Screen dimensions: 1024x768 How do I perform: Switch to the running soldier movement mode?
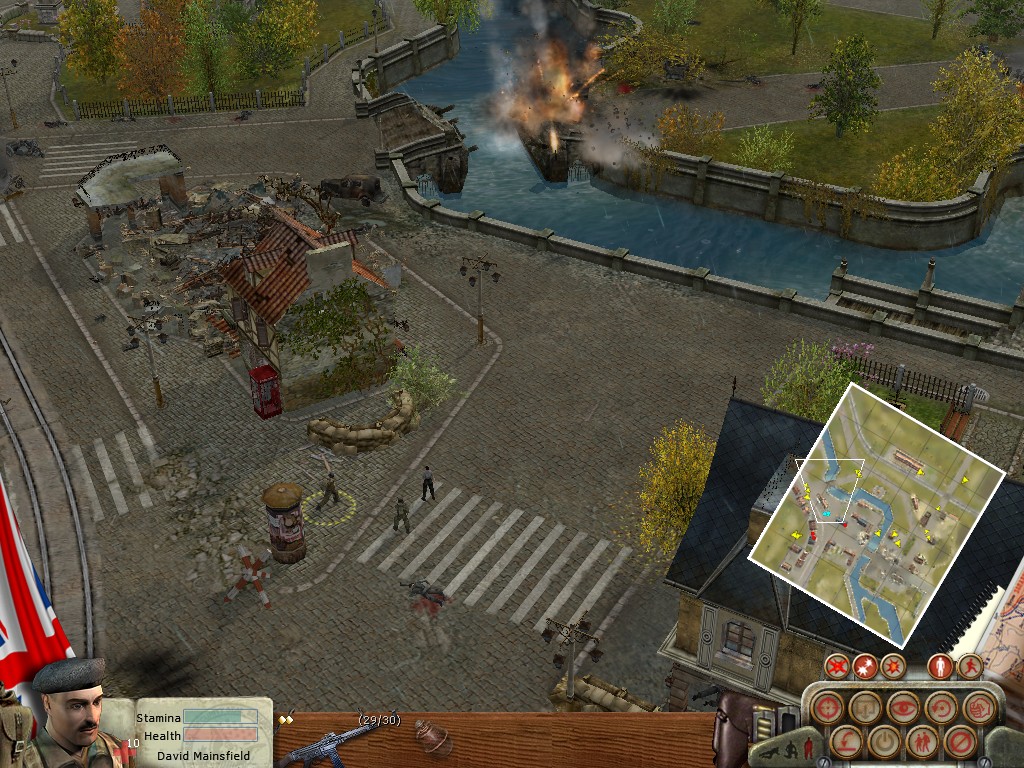(x=969, y=665)
